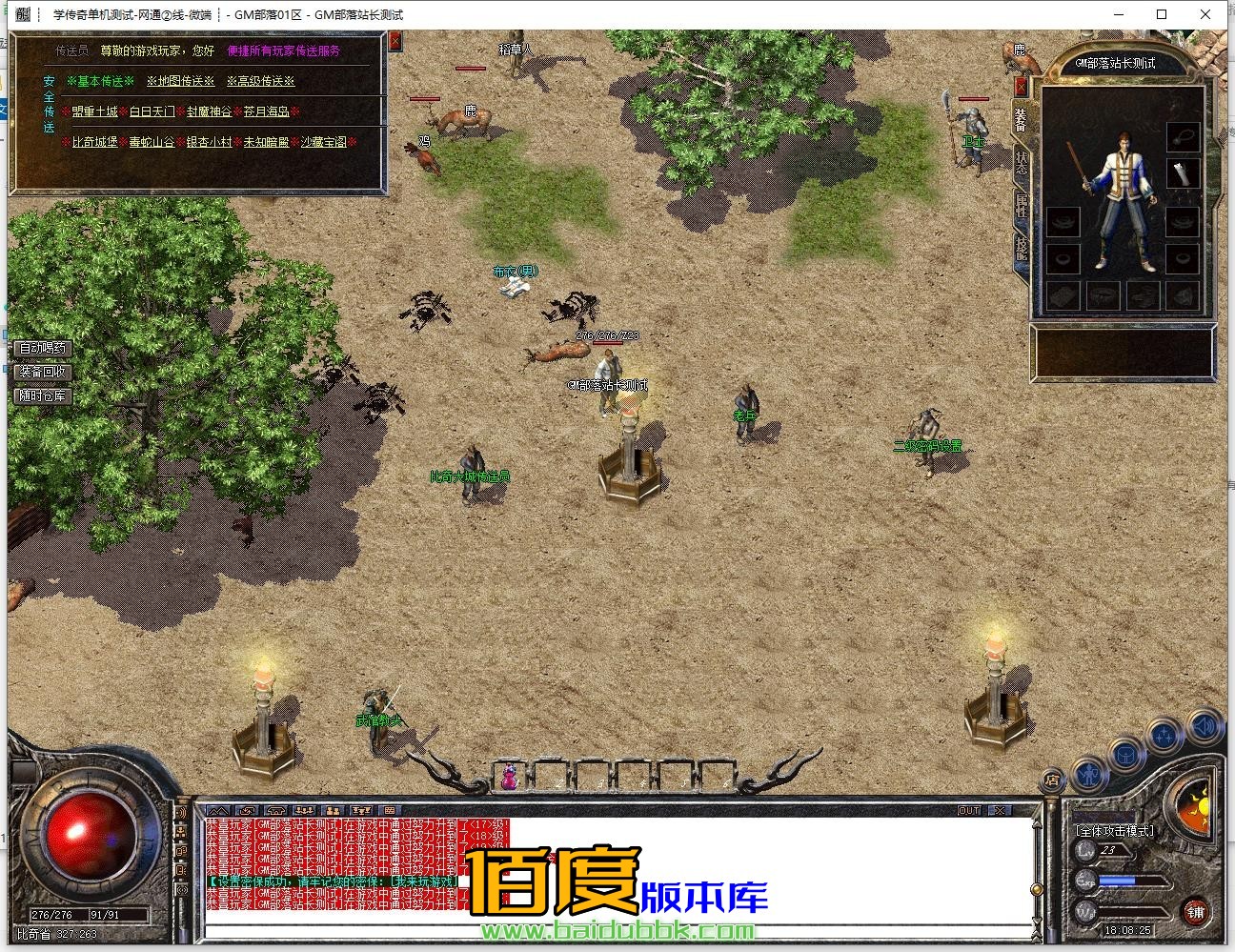
Task: Open the 技能 skills tab
Action: coord(1021,248)
